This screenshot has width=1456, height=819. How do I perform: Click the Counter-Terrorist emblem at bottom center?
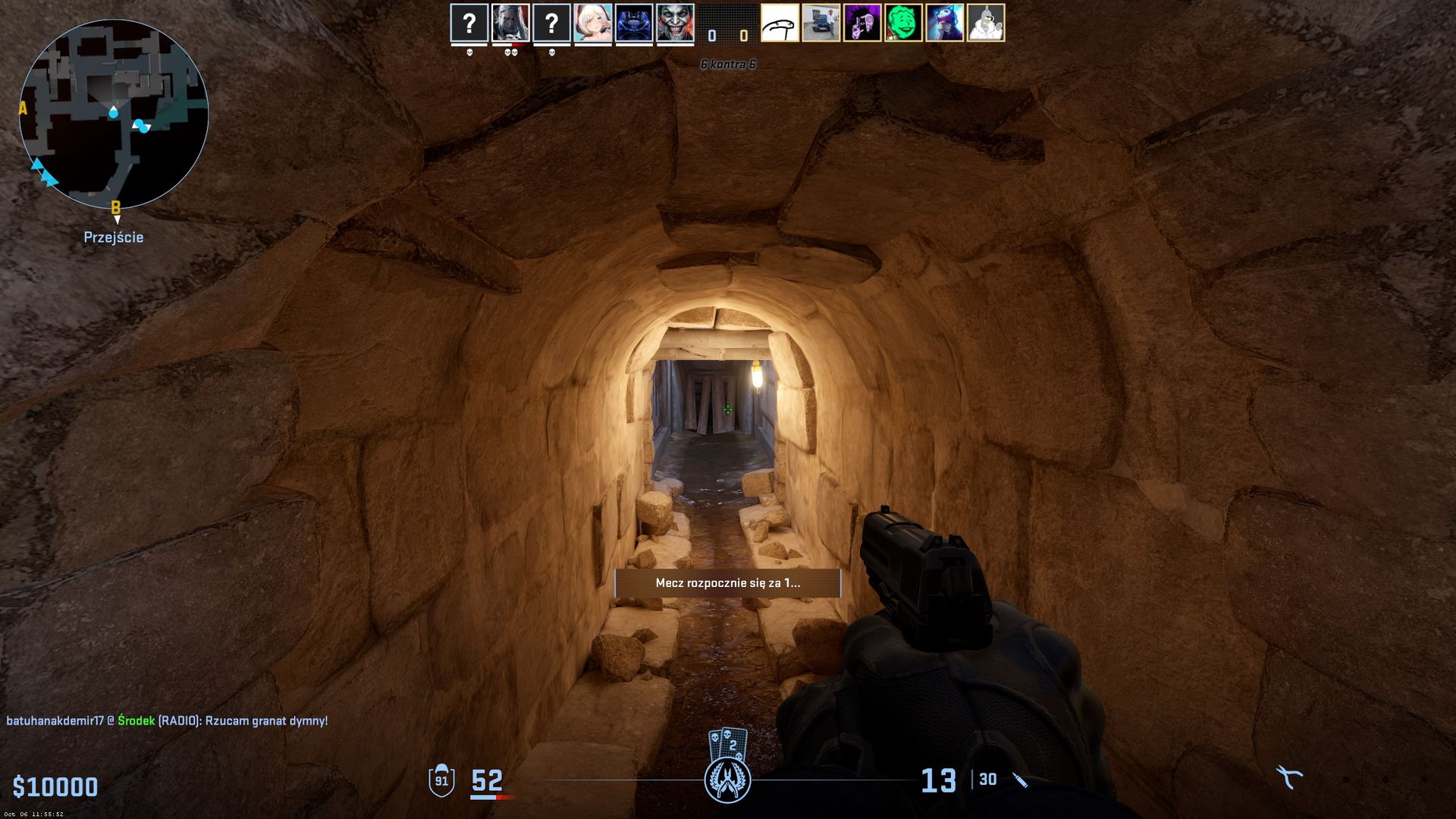727,780
